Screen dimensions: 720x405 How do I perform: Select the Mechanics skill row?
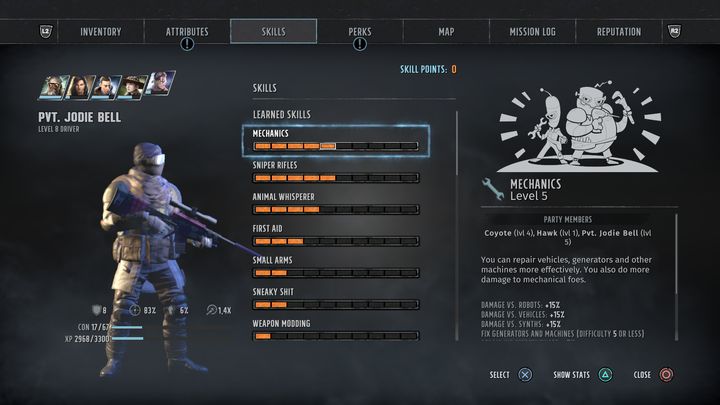[335, 140]
